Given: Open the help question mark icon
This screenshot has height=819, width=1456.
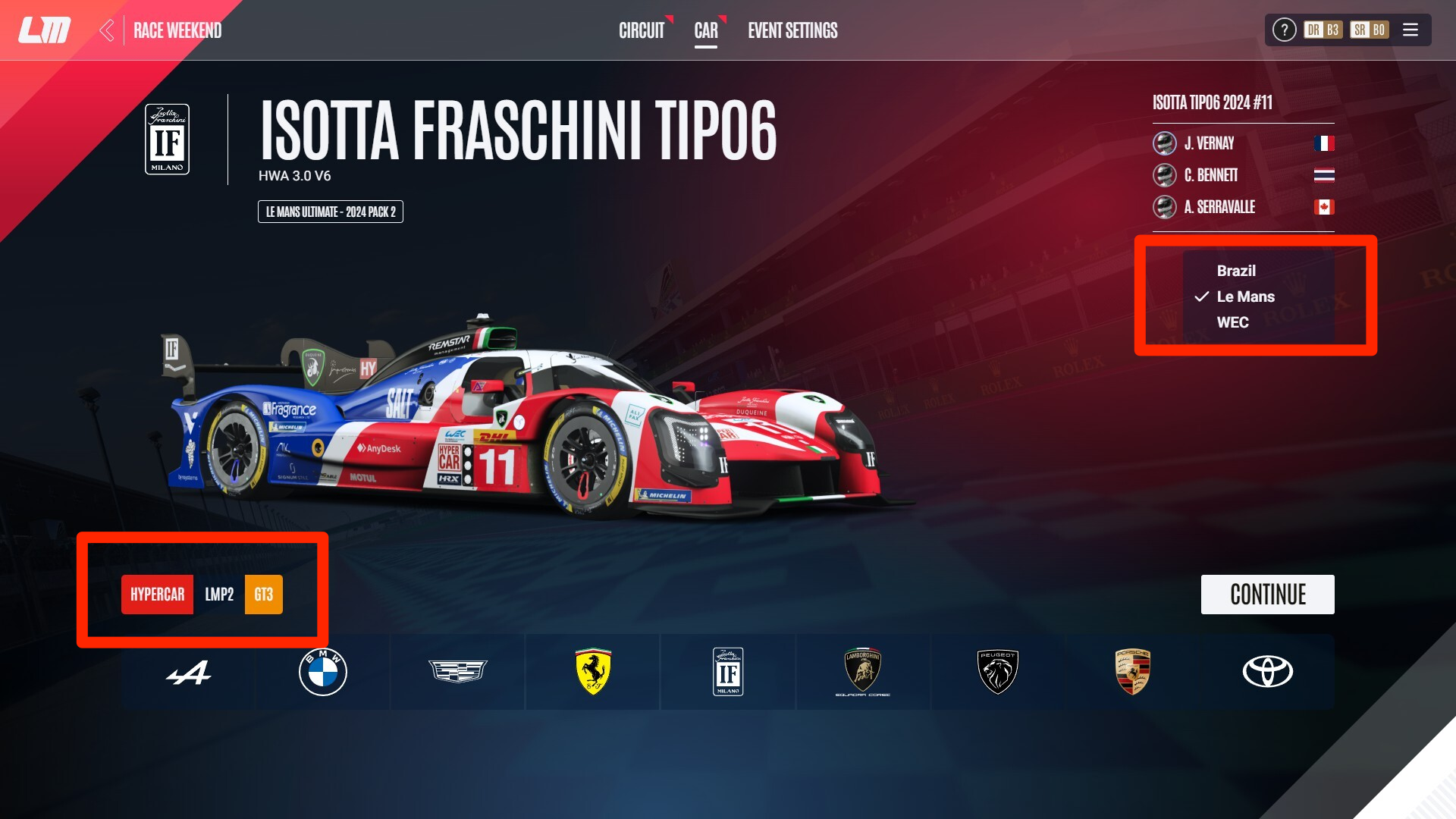Looking at the screenshot, I should 1284,30.
